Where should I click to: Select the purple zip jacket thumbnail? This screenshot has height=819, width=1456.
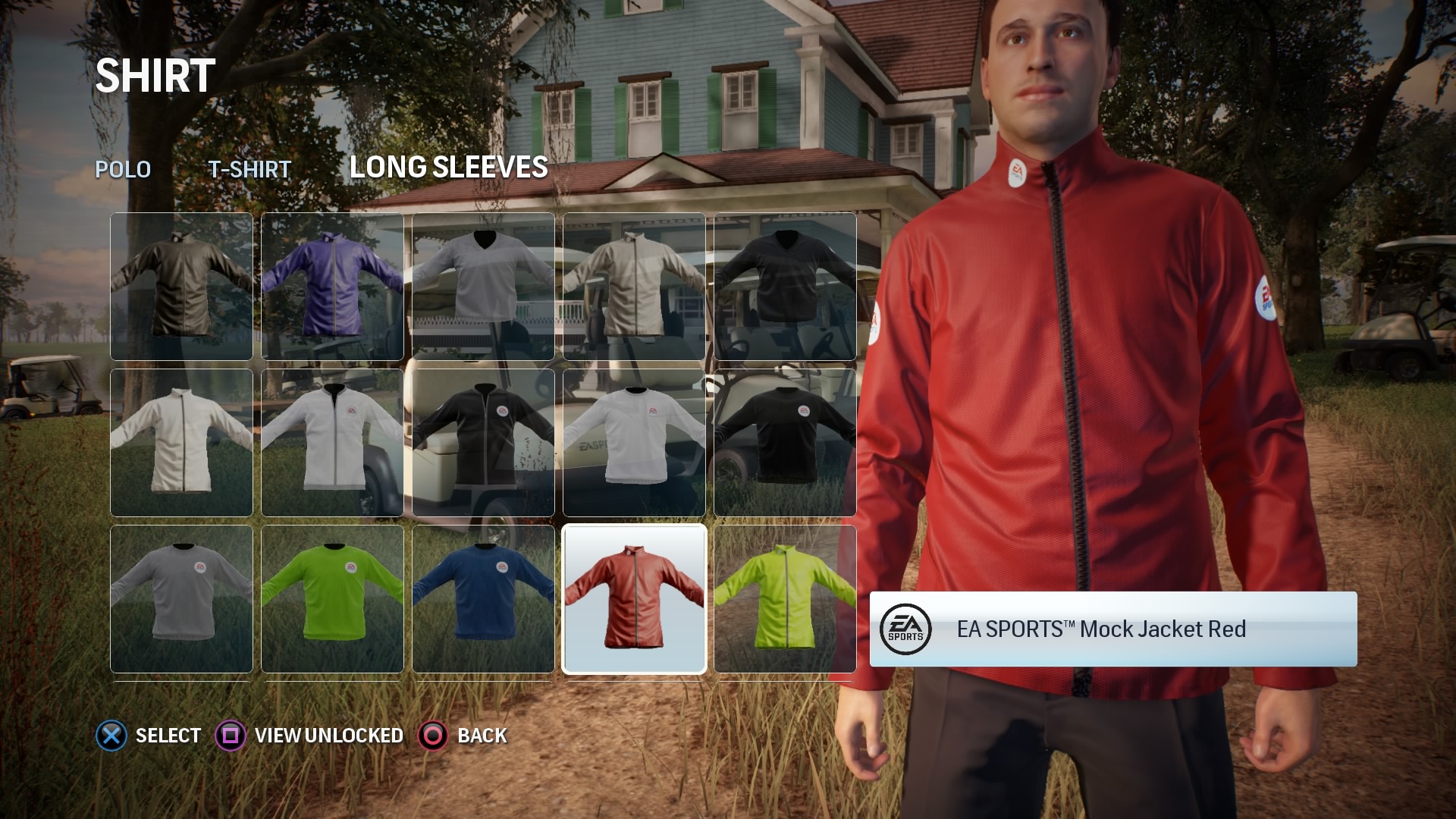pyautogui.click(x=331, y=287)
